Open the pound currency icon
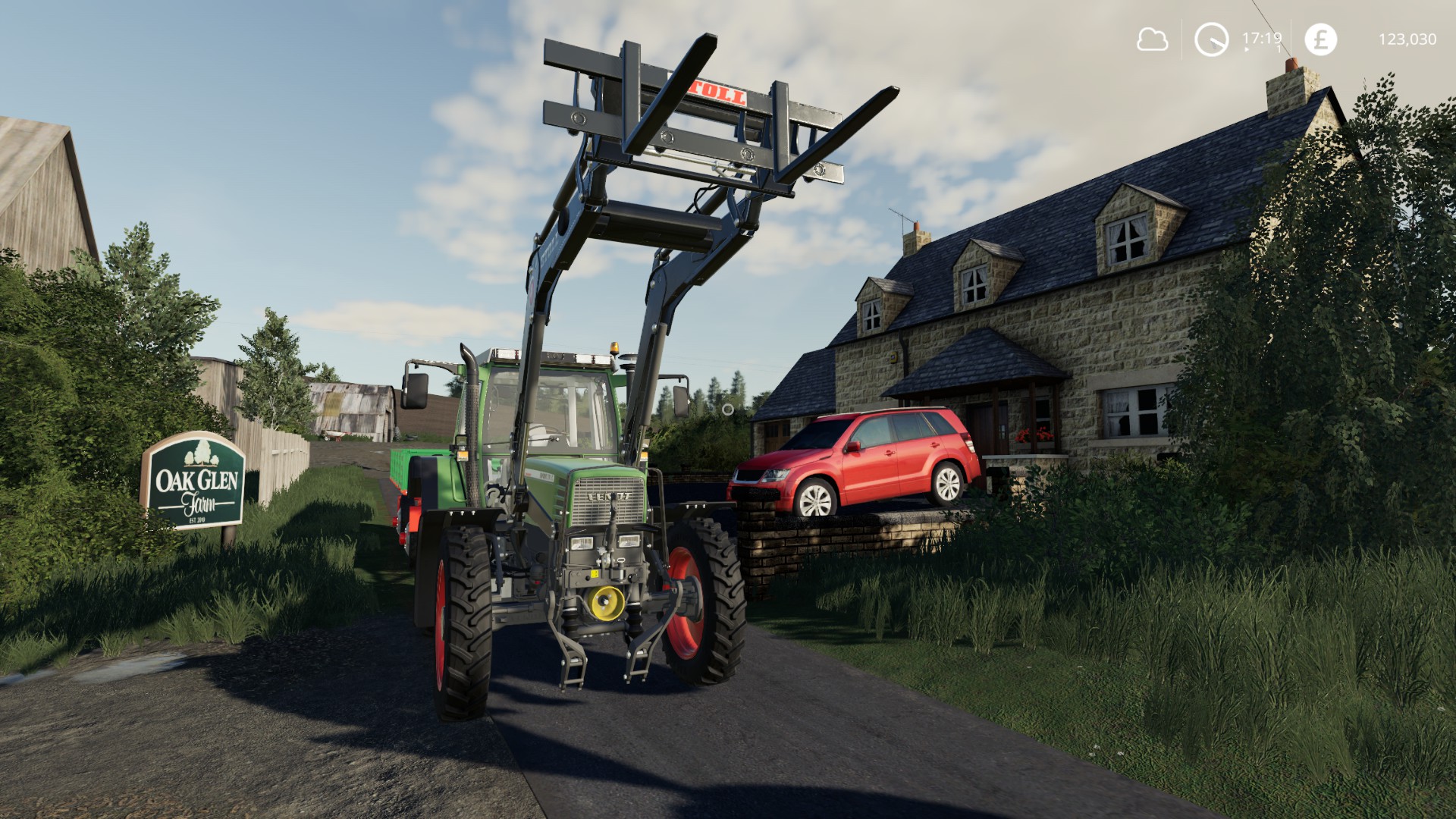This screenshot has width=1456, height=819. (x=1320, y=39)
